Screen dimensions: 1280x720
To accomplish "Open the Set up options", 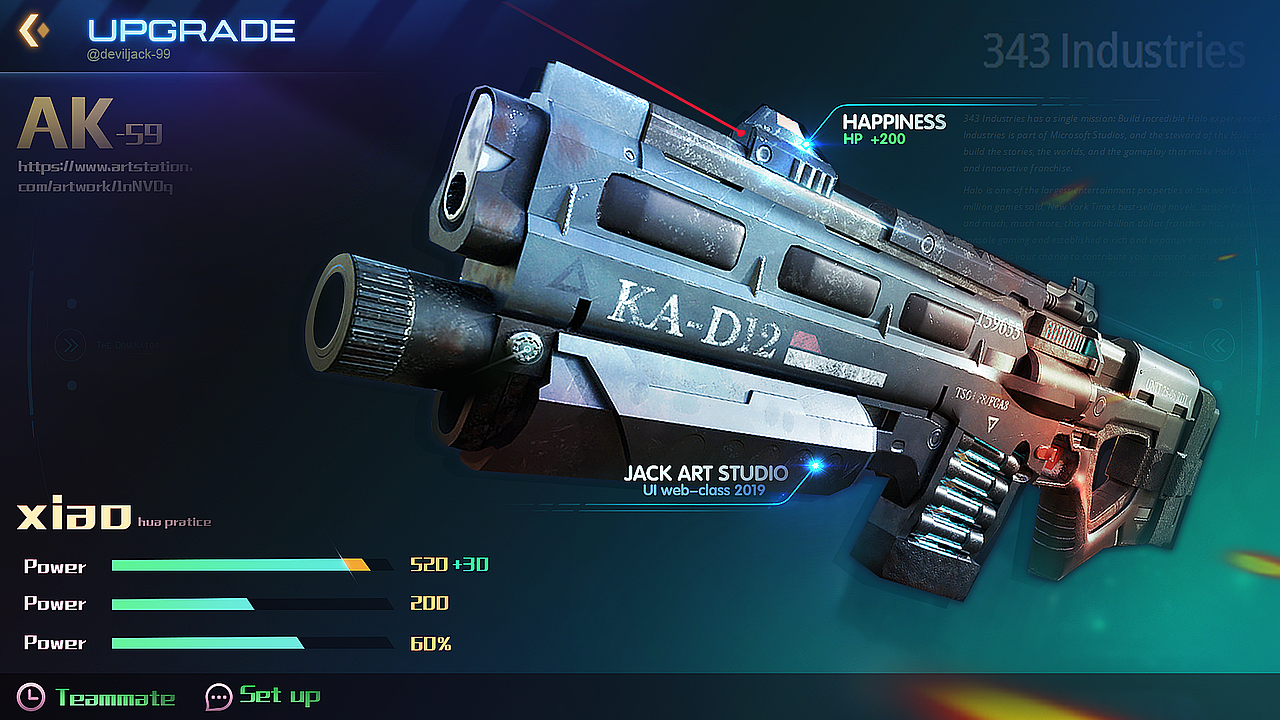I will pos(280,695).
